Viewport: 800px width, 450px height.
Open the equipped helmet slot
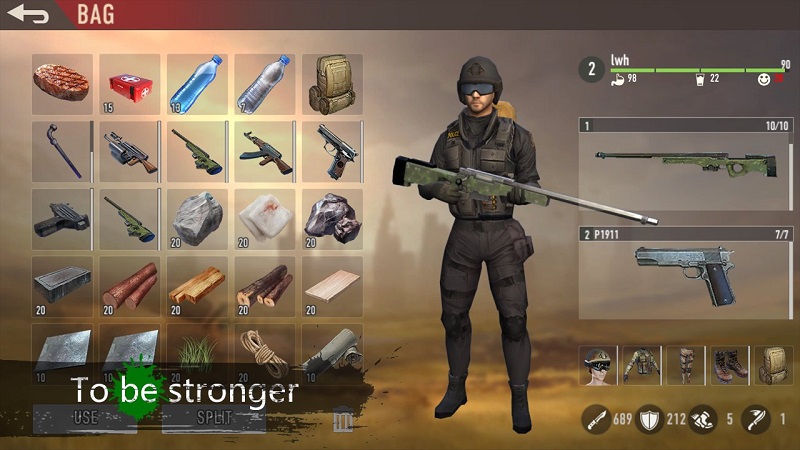tap(600, 366)
